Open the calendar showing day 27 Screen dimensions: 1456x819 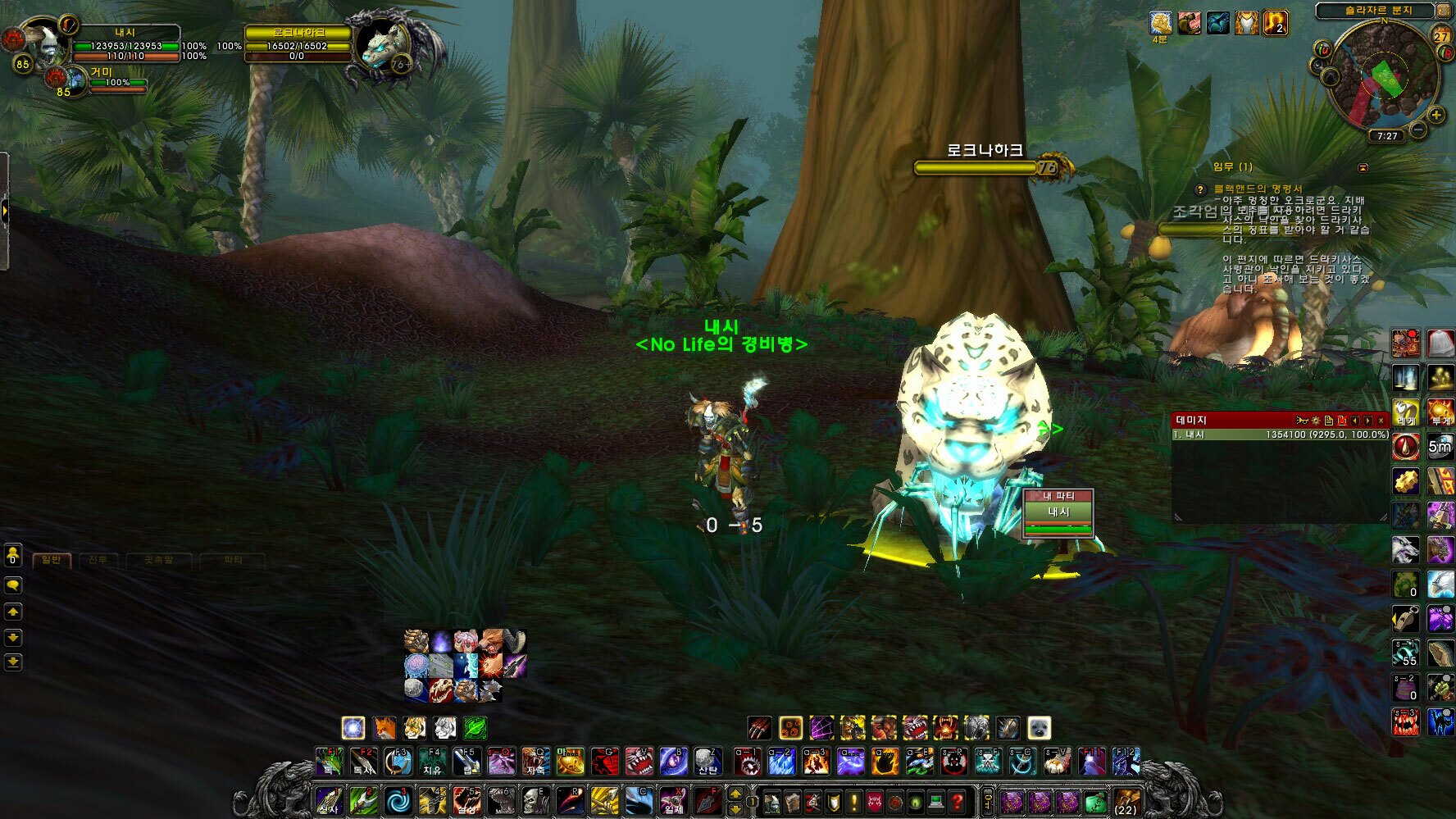click(1440, 36)
